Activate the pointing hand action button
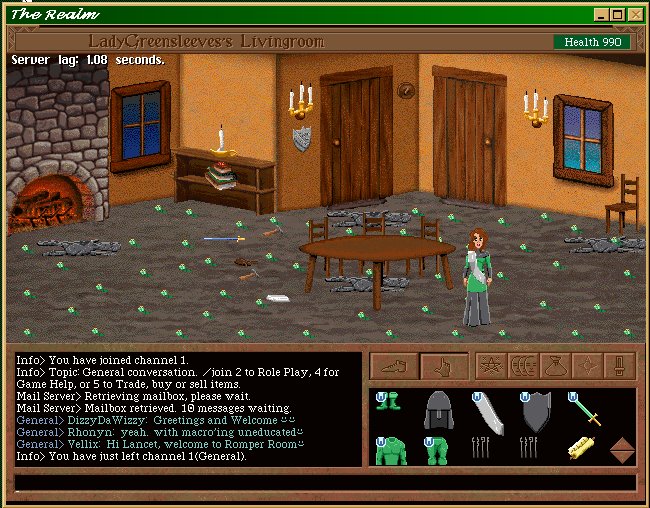 point(444,367)
